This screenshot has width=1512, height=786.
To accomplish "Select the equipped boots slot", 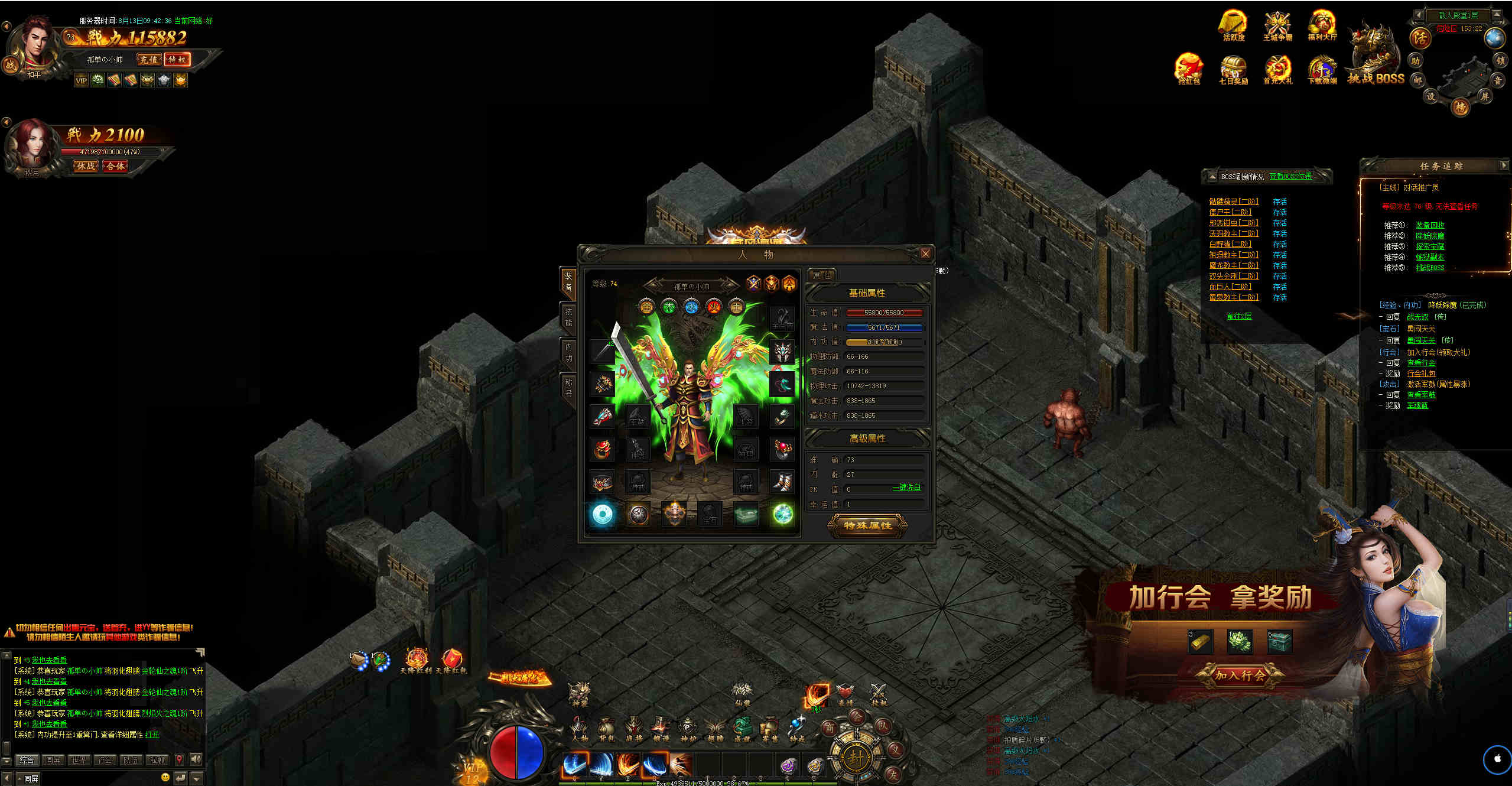I will (783, 482).
